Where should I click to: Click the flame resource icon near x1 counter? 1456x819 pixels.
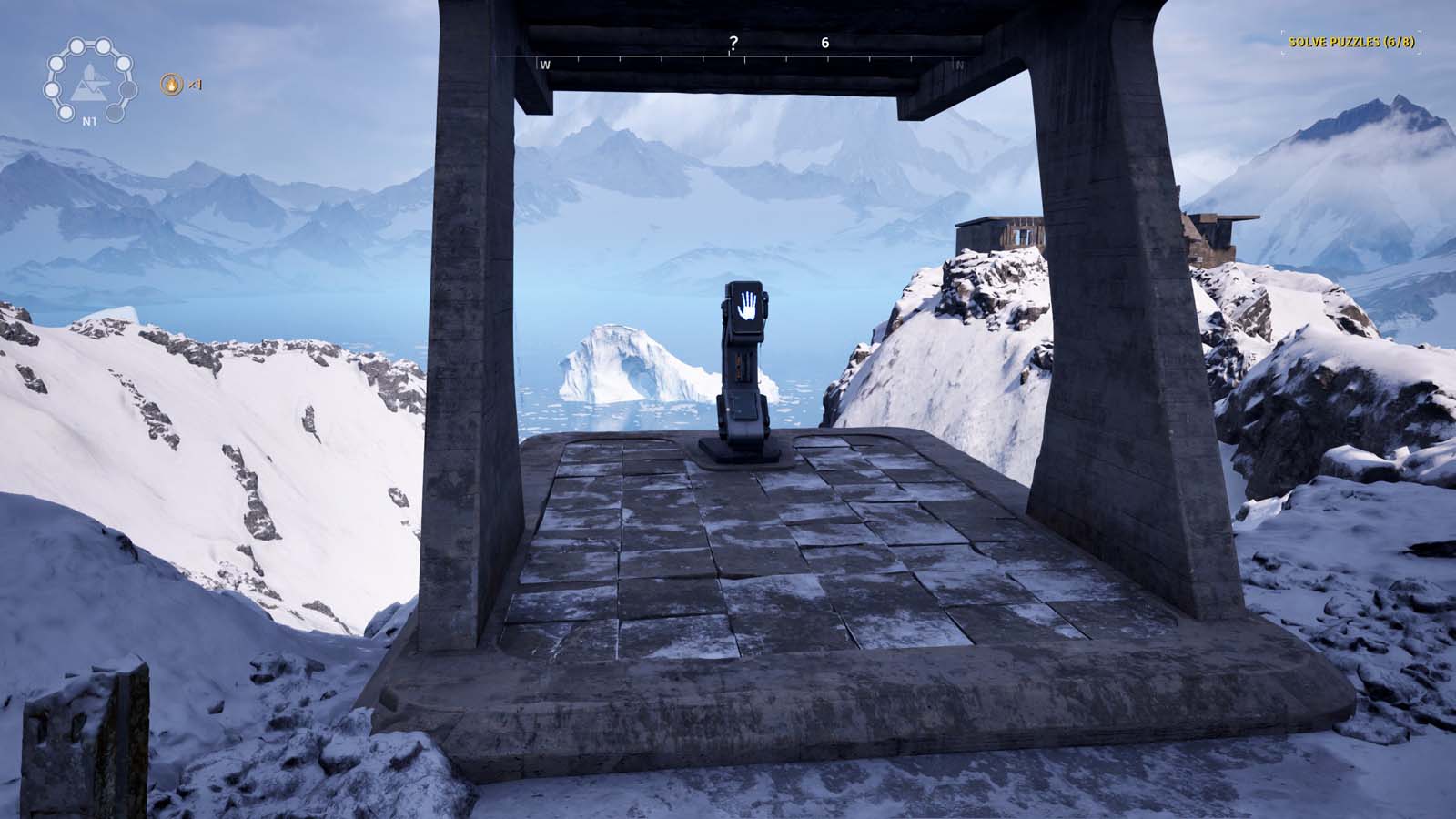click(x=172, y=86)
